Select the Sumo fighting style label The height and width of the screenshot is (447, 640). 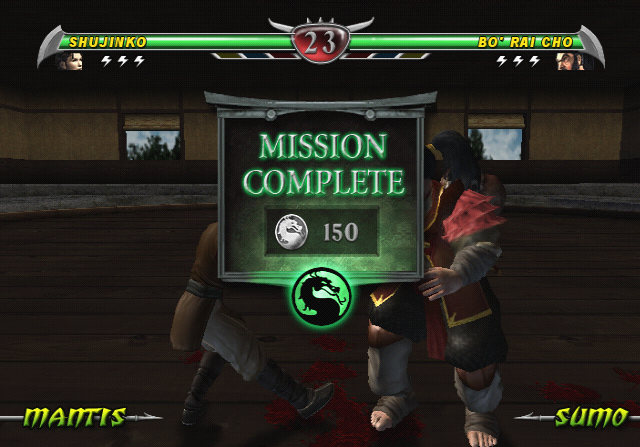[x=590, y=416]
